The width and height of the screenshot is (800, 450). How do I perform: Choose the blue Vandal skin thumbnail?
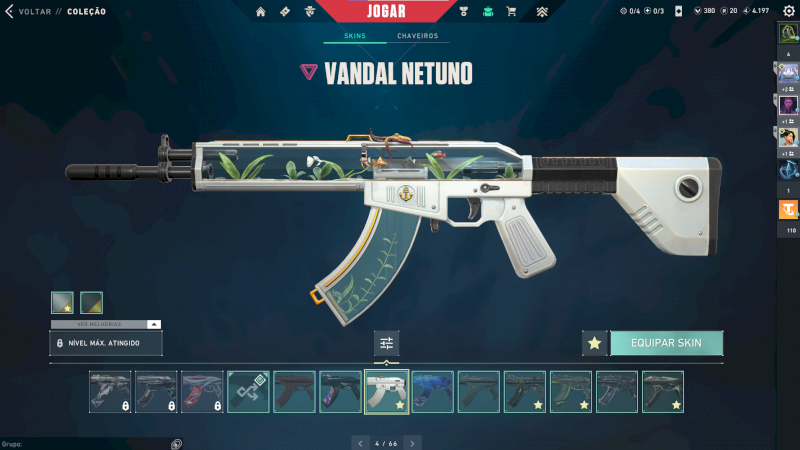(432, 392)
